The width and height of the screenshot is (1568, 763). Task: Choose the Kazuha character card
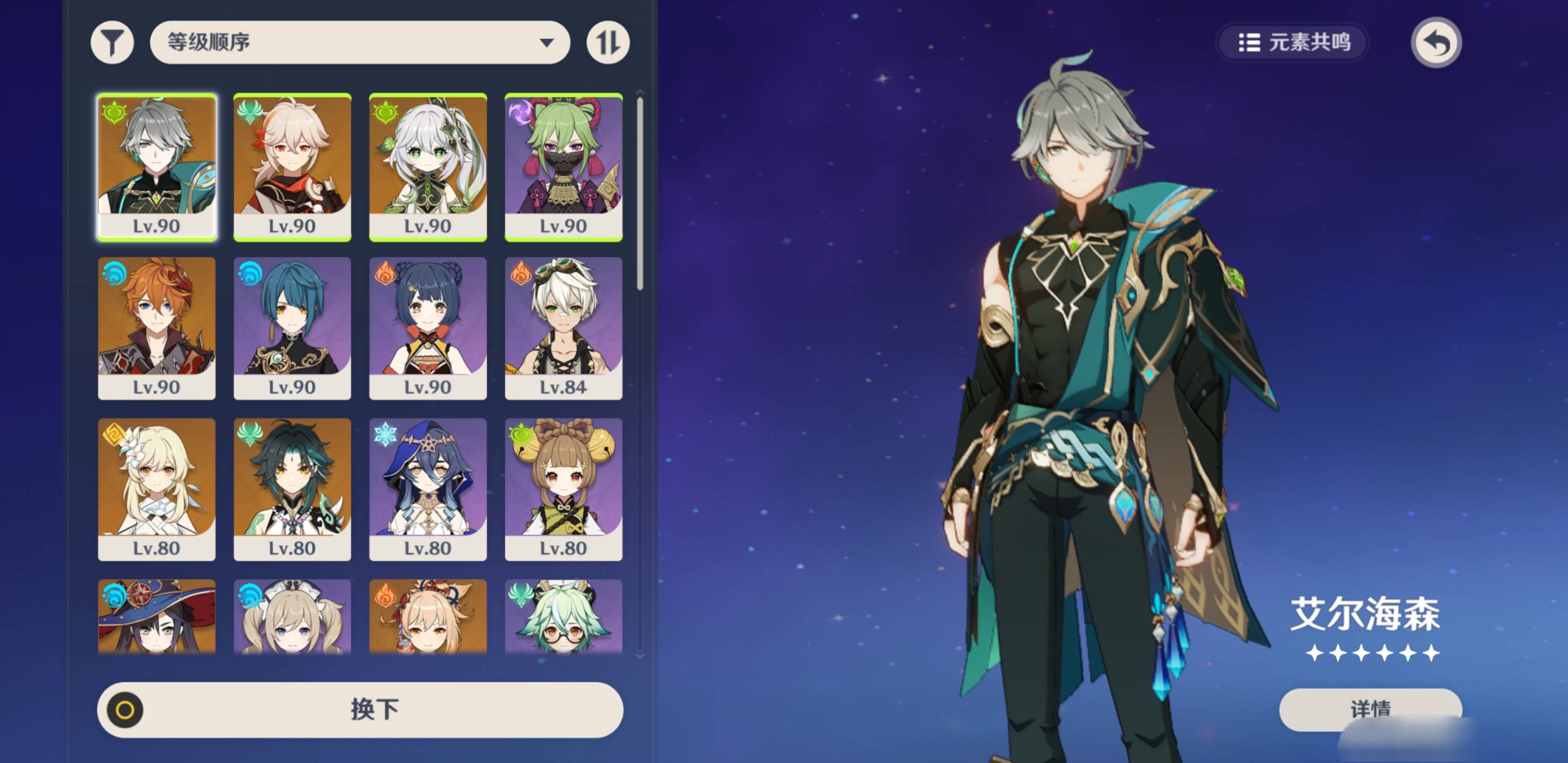292,167
